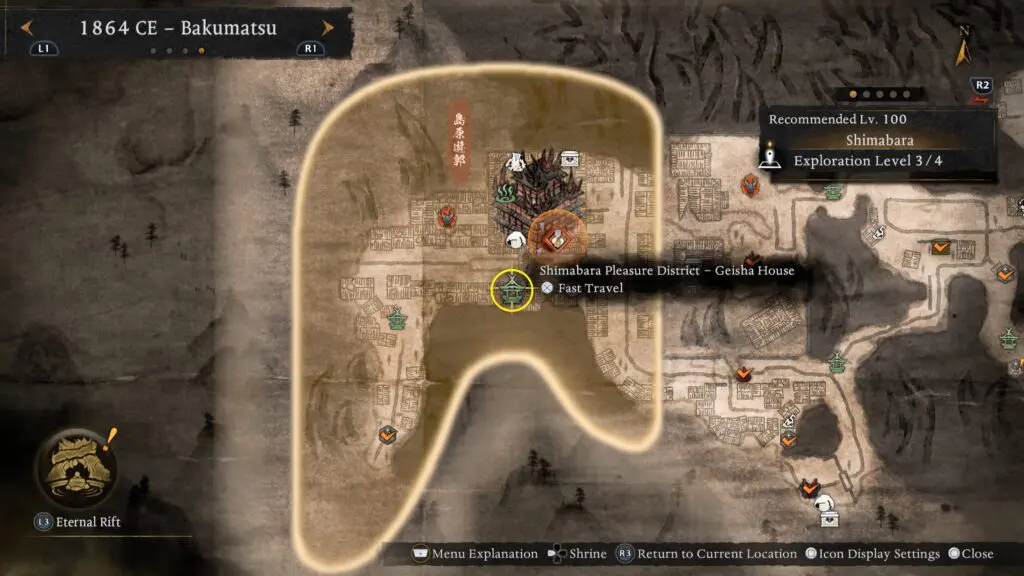The image size is (1024, 576).
Task: Select the yellow-circled Geisha House shrine marker
Action: (512, 290)
